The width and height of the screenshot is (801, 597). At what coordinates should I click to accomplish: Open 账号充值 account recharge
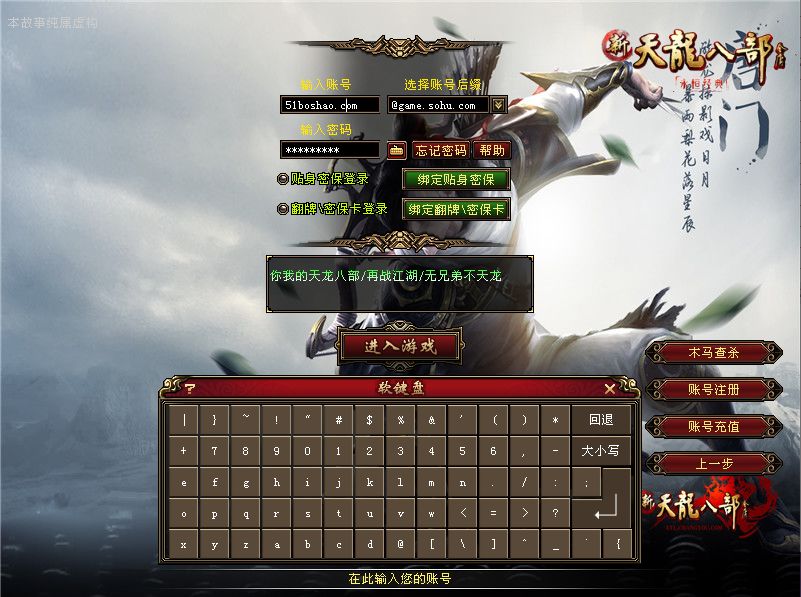[x=712, y=427]
